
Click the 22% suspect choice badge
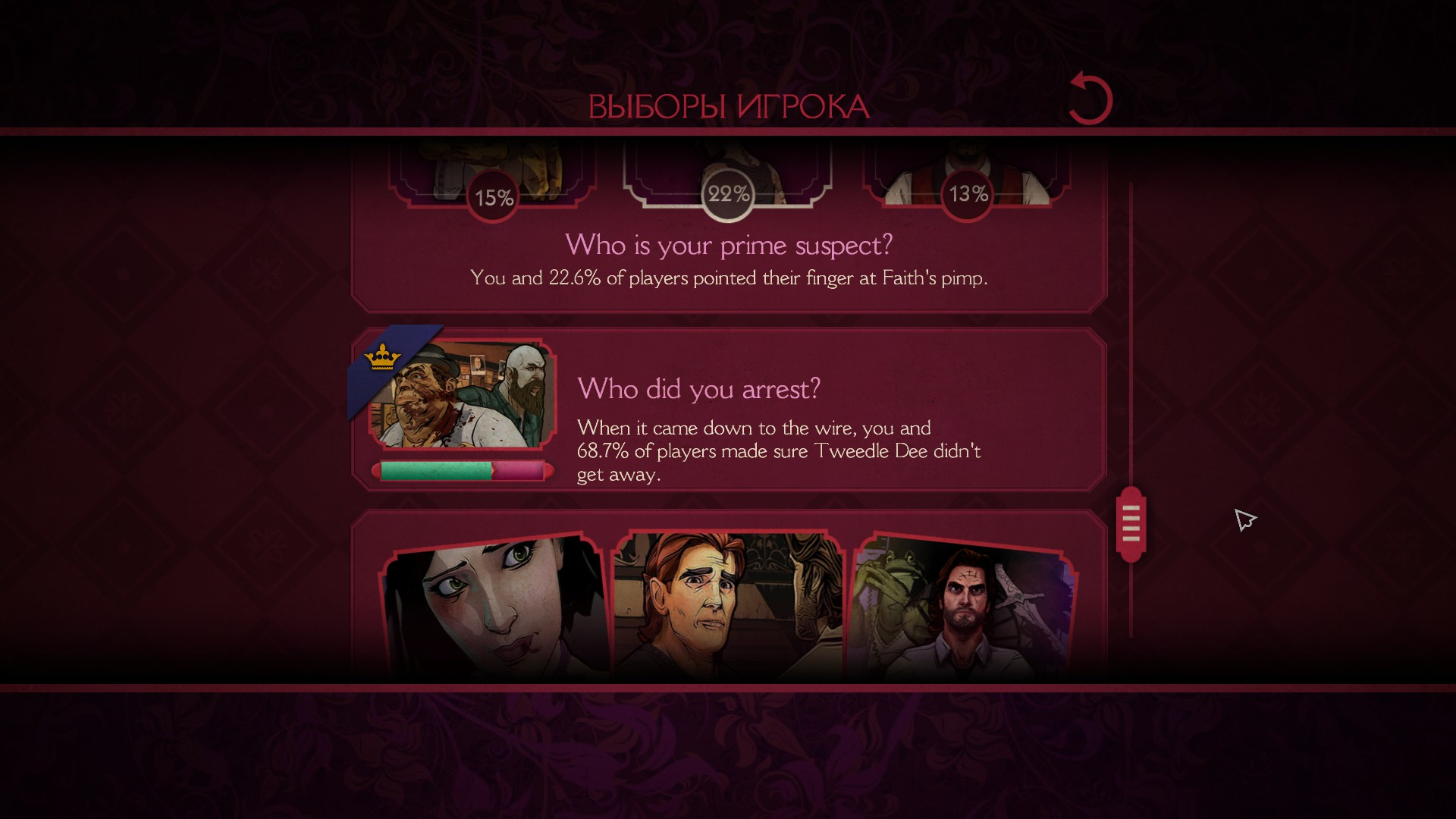[728, 194]
